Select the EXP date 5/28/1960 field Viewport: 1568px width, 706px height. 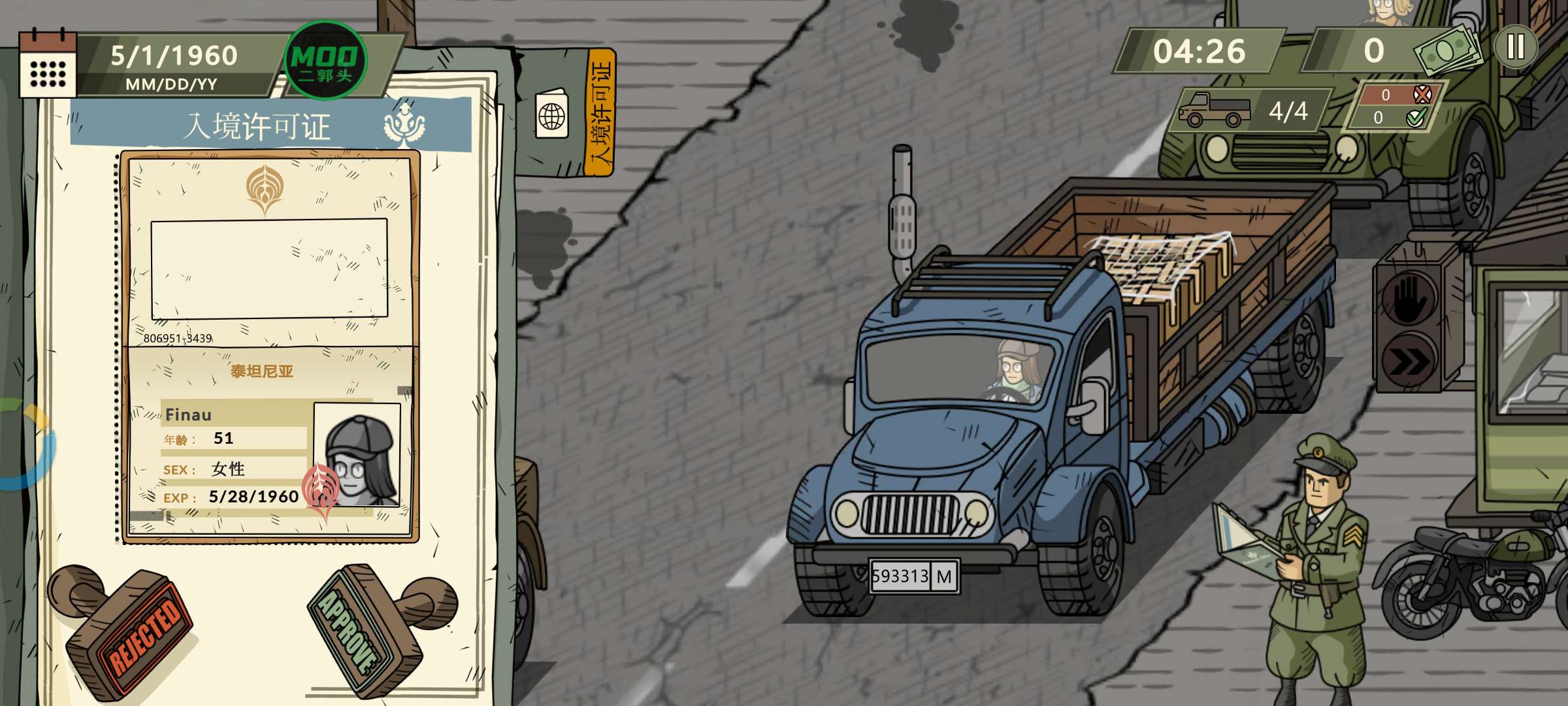pos(253,497)
